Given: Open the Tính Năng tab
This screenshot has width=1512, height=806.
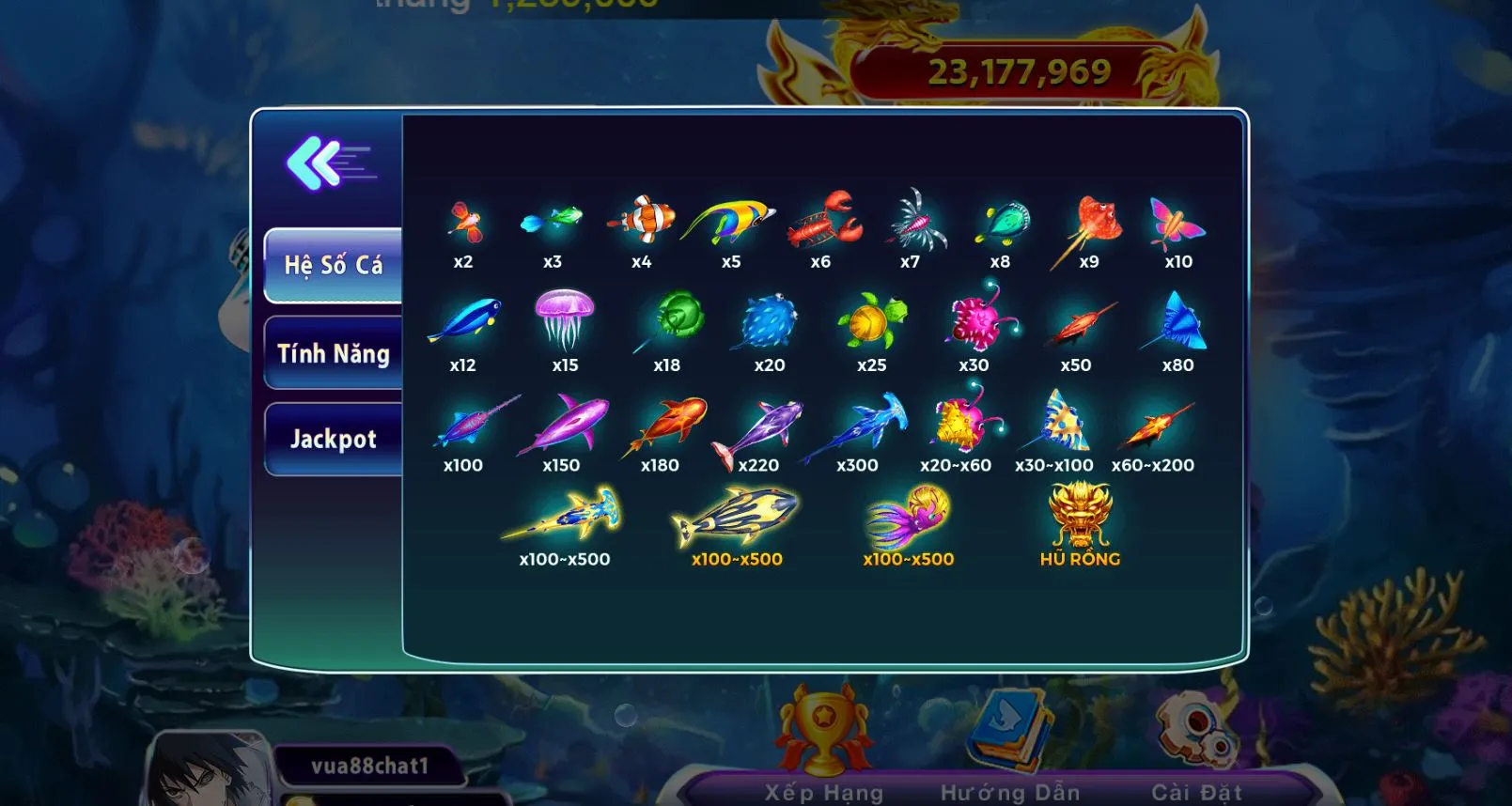Looking at the screenshot, I should click(x=334, y=353).
